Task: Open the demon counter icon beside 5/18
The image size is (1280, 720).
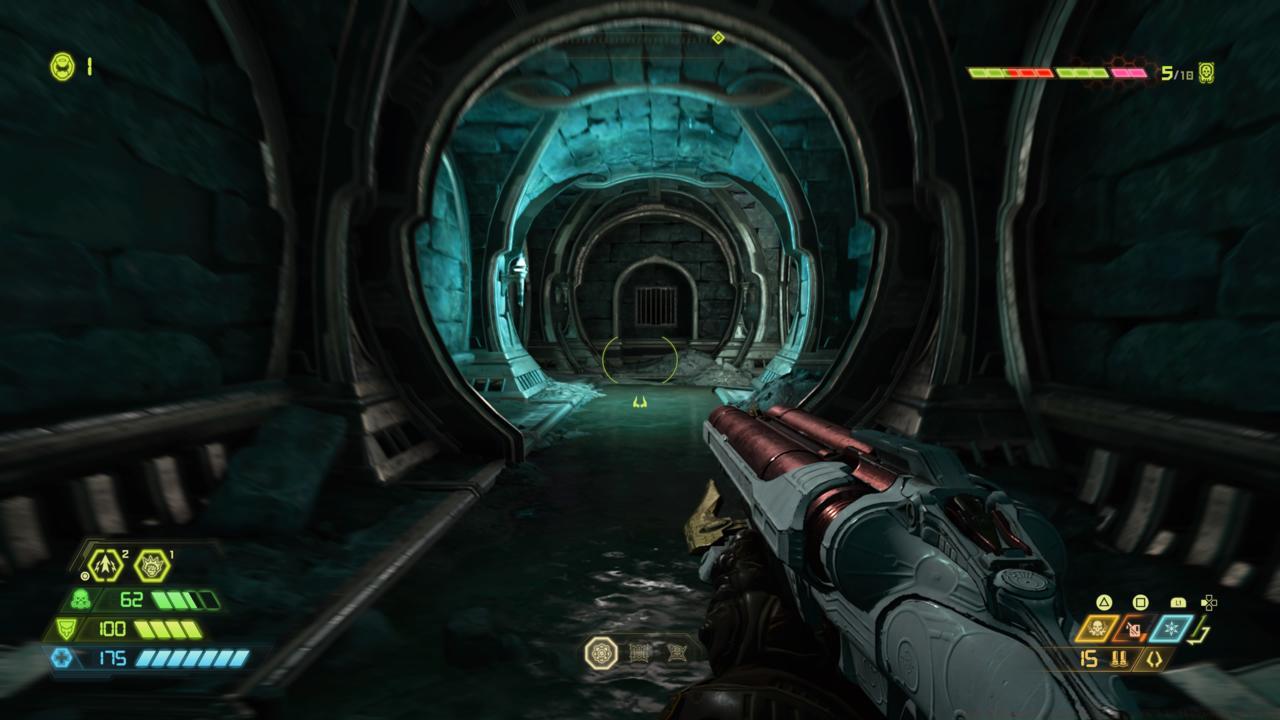Action: click(1206, 72)
